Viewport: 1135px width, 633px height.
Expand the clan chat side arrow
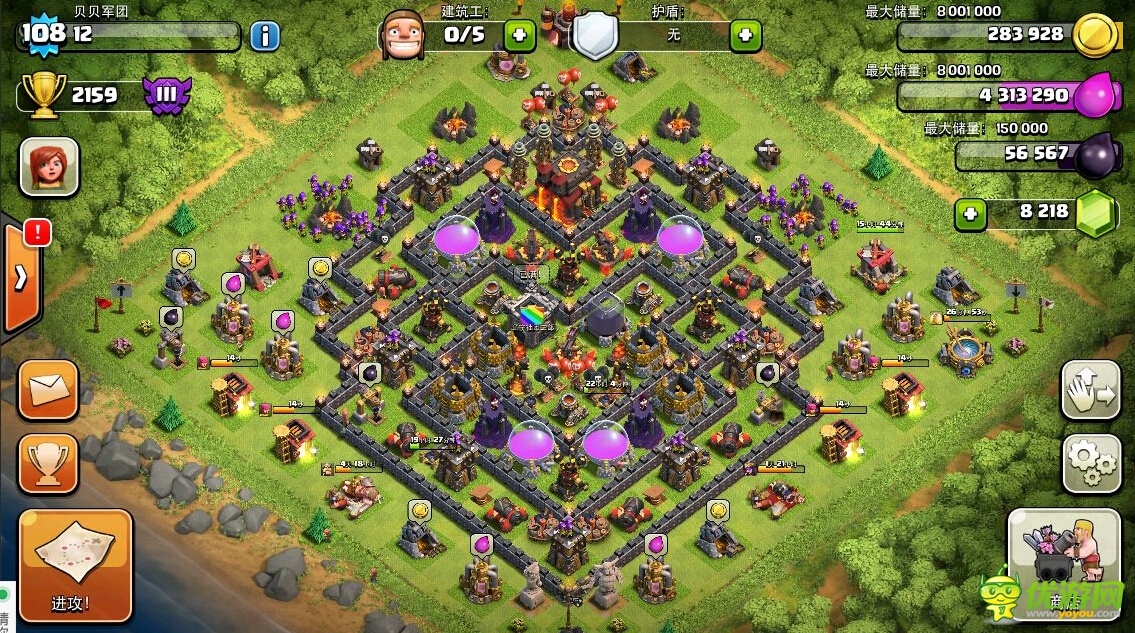[20, 277]
